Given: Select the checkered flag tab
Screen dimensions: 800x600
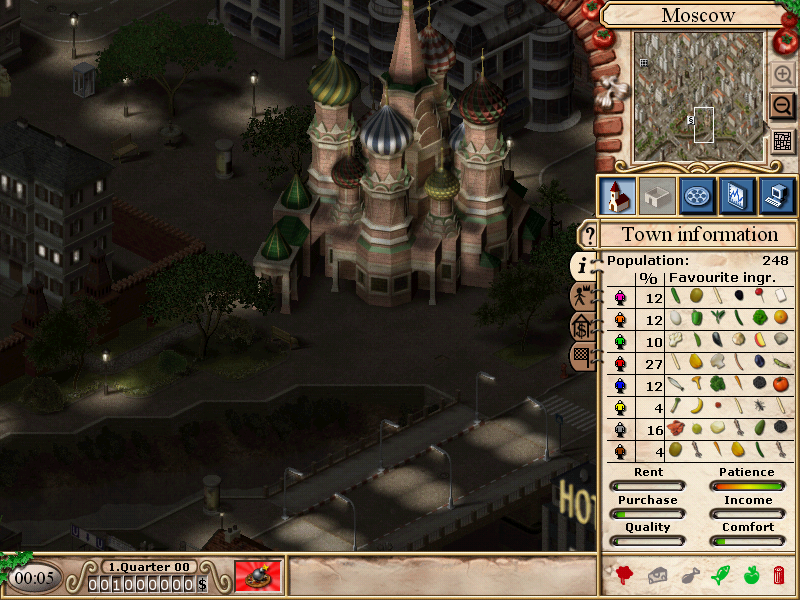Looking at the screenshot, I should tap(581, 354).
